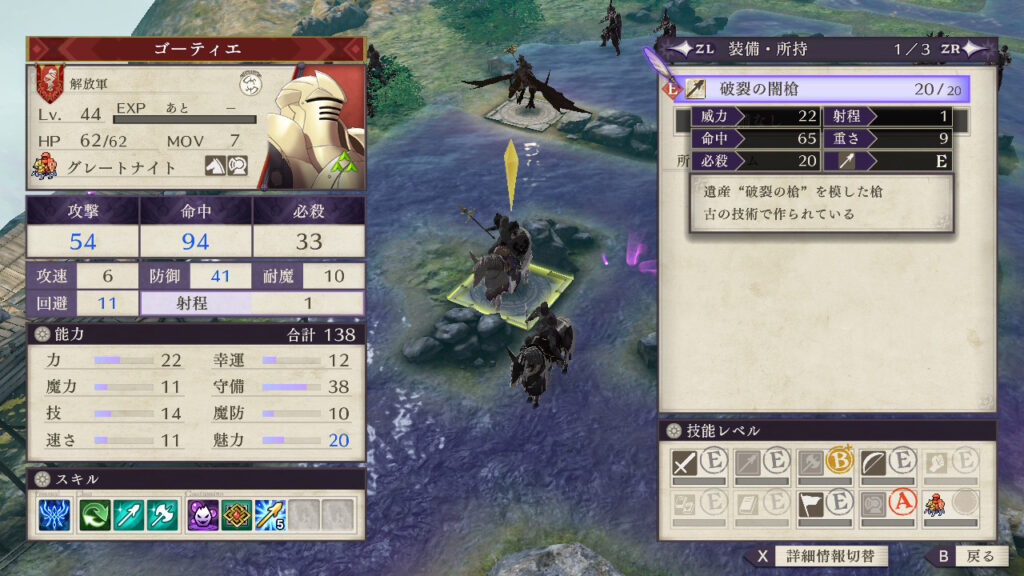Choose the gold diamond emblem skill icon
Image resolution: width=1024 pixels, height=576 pixels.
(236, 516)
